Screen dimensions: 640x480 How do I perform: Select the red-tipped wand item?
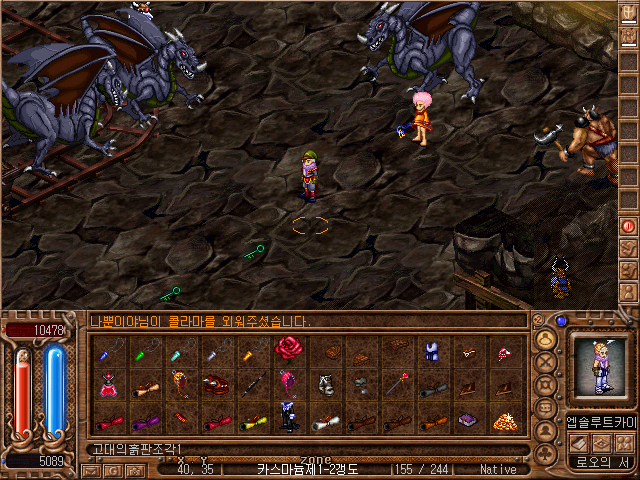396,384
